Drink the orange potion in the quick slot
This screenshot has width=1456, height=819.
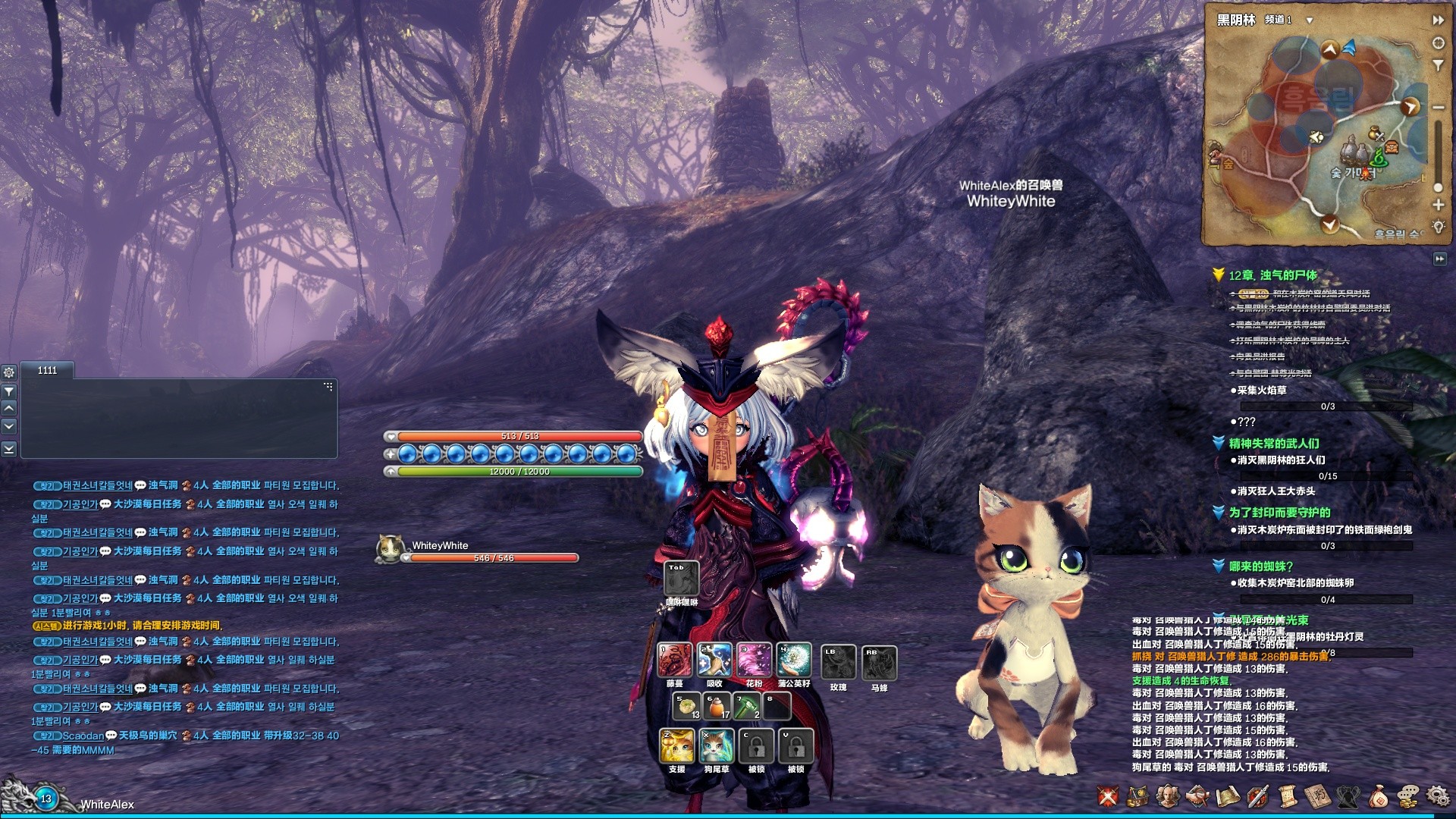click(x=717, y=707)
